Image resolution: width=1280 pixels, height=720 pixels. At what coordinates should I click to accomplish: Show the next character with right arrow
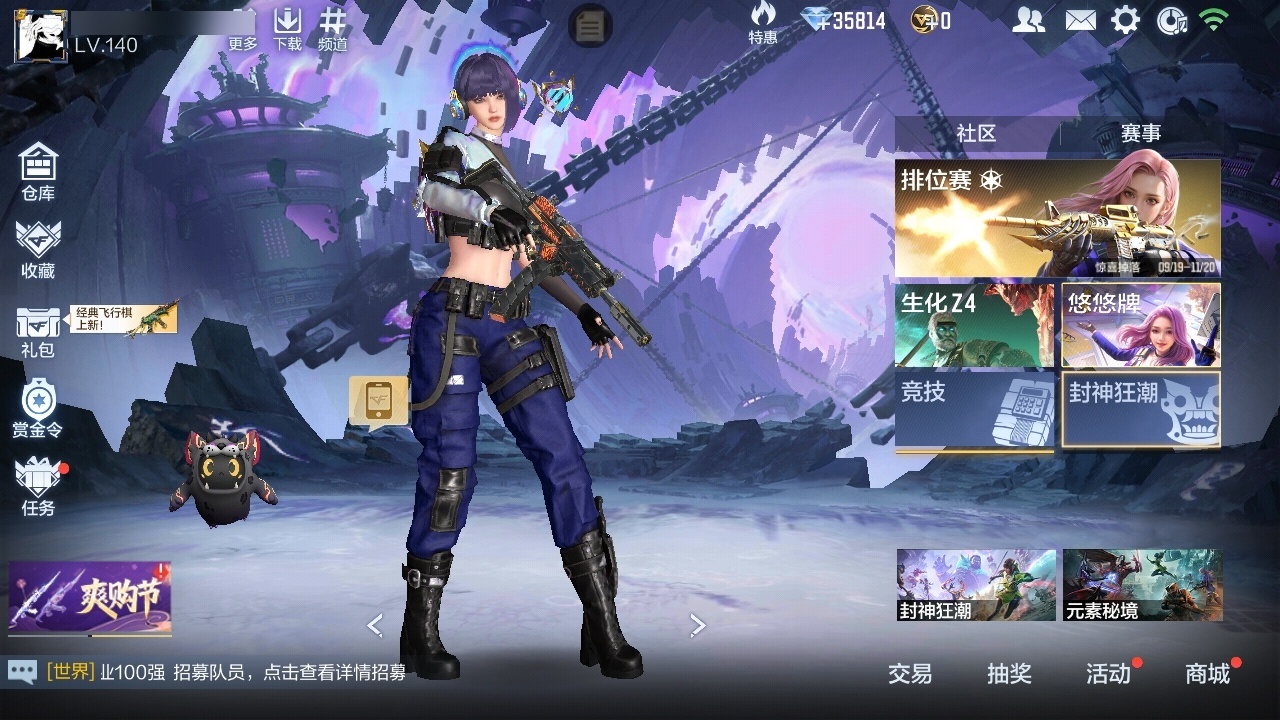pos(698,626)
